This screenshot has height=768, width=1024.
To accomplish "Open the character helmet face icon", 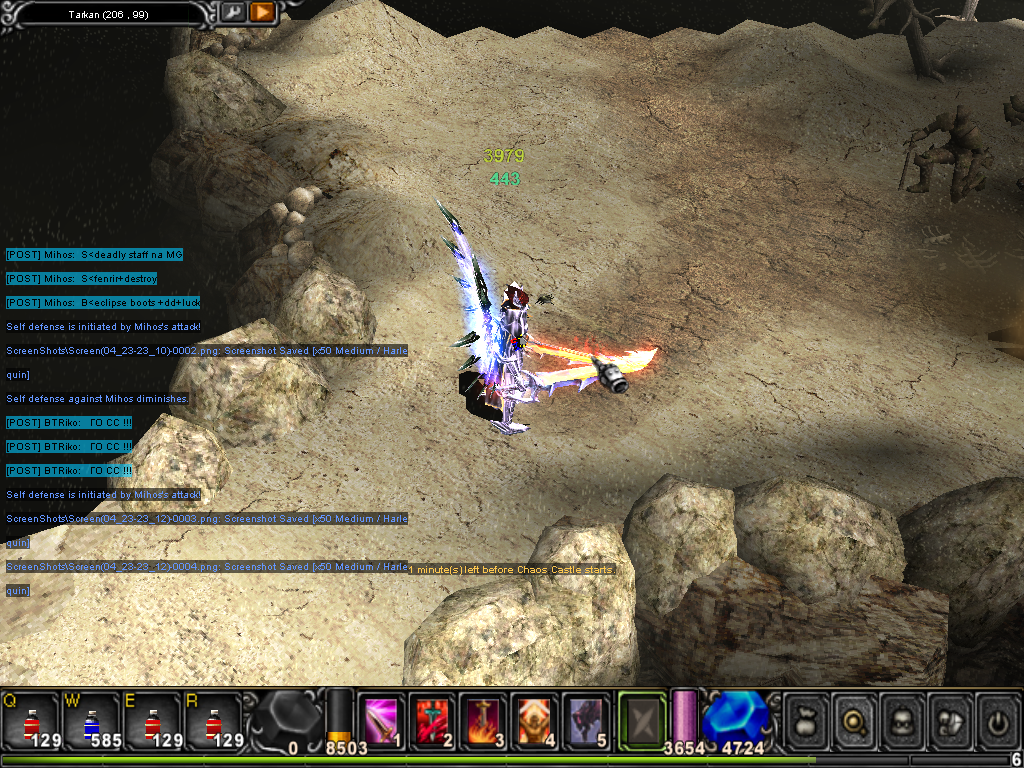I will tap(902, 719).
